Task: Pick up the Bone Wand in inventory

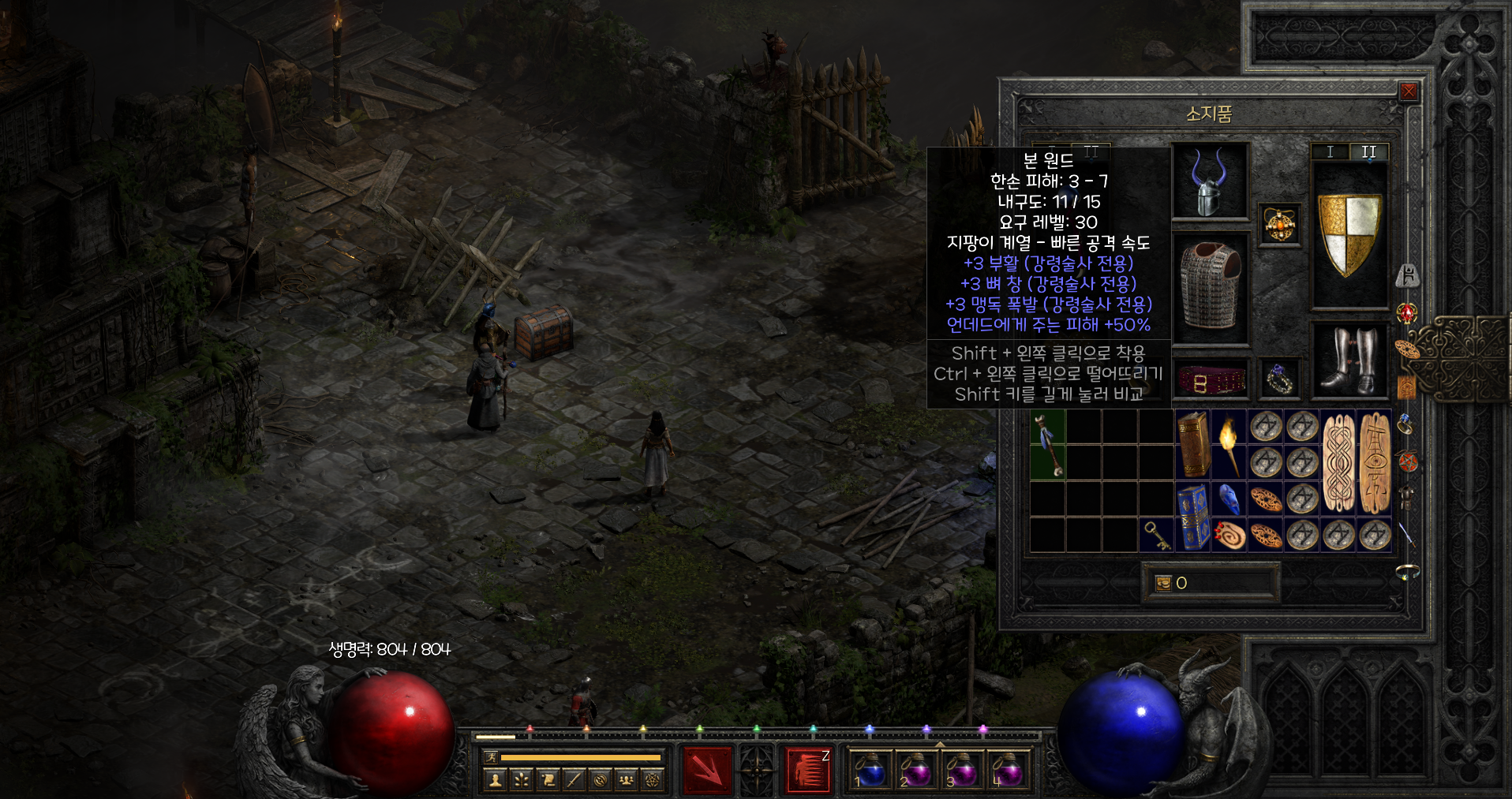Action: click(x=1047, y=445)
